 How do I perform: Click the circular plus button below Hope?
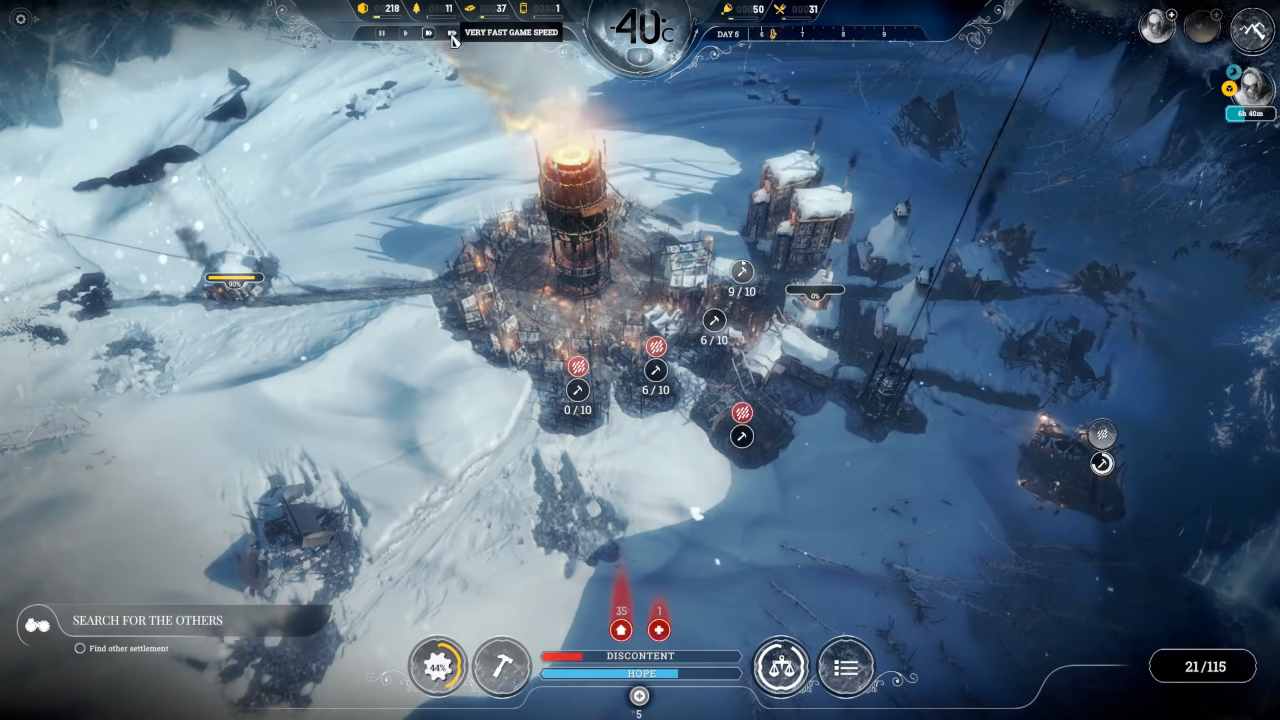pyautogui.click(x=639, y=696)
